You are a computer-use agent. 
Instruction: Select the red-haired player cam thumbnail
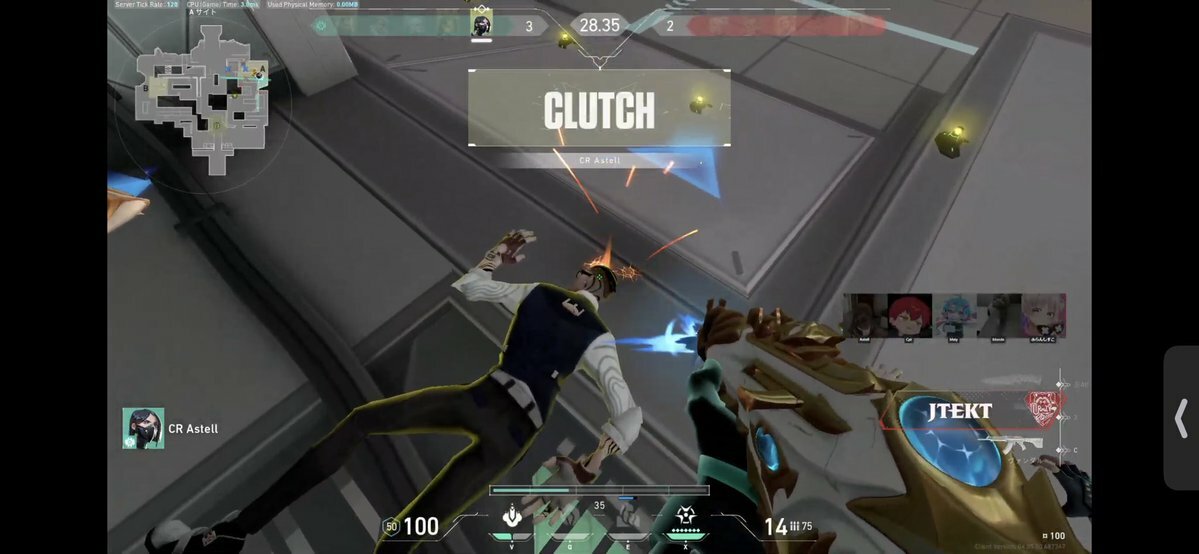pos(910,316)
